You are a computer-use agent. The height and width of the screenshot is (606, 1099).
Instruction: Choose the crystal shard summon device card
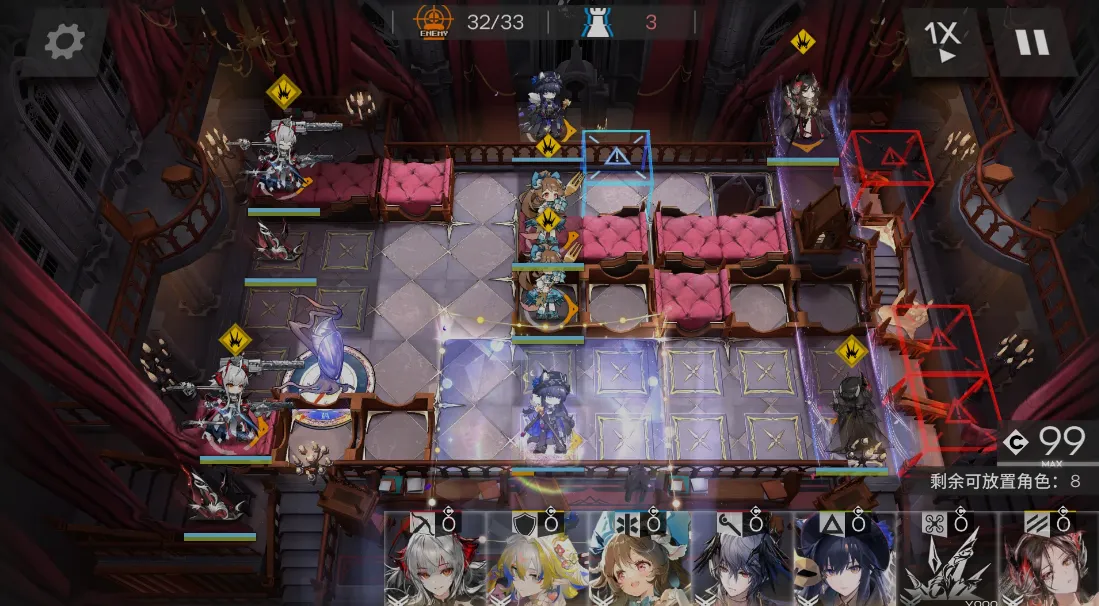click(x=946, y=562)
